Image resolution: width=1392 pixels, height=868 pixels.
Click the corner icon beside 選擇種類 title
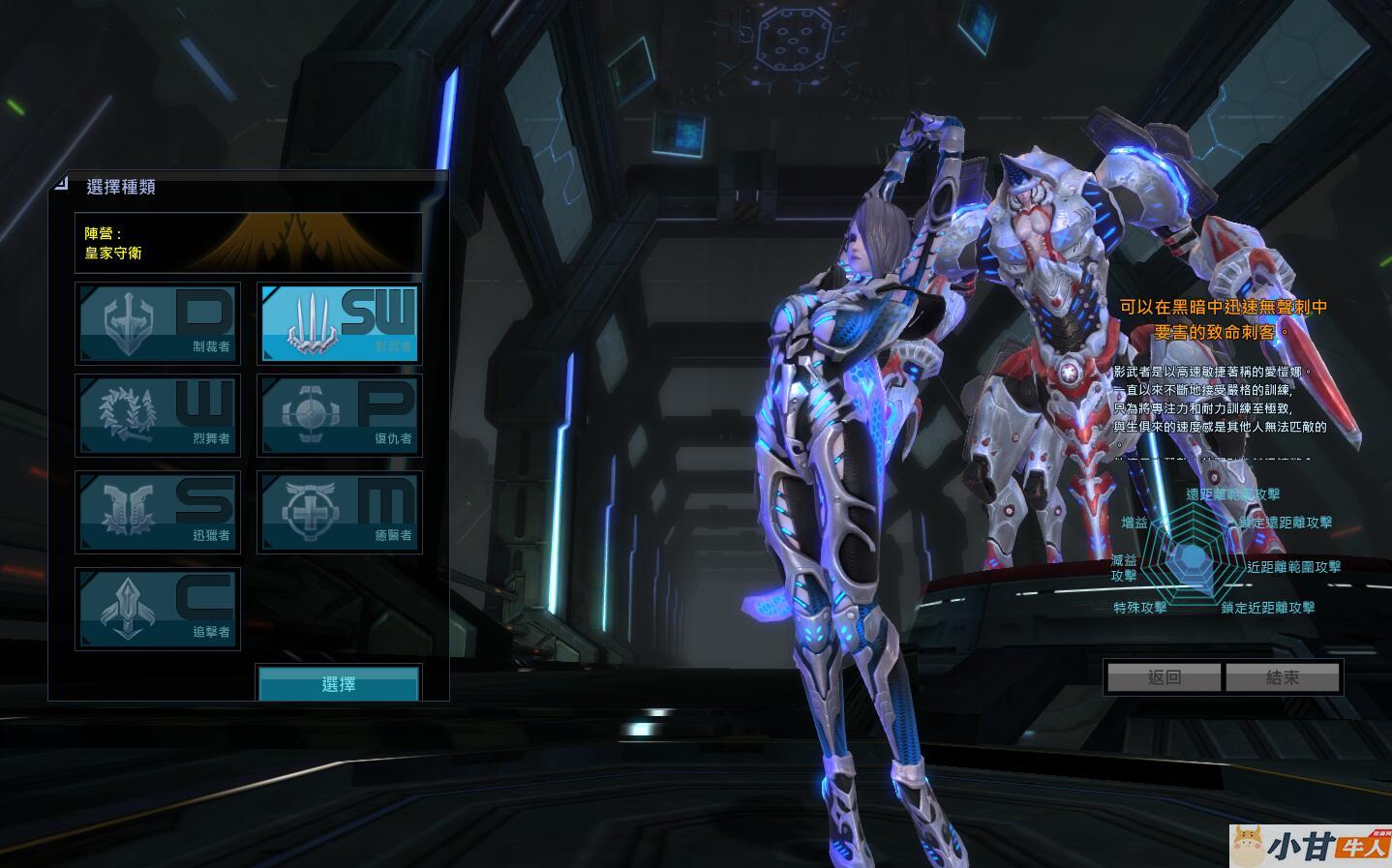61,182
